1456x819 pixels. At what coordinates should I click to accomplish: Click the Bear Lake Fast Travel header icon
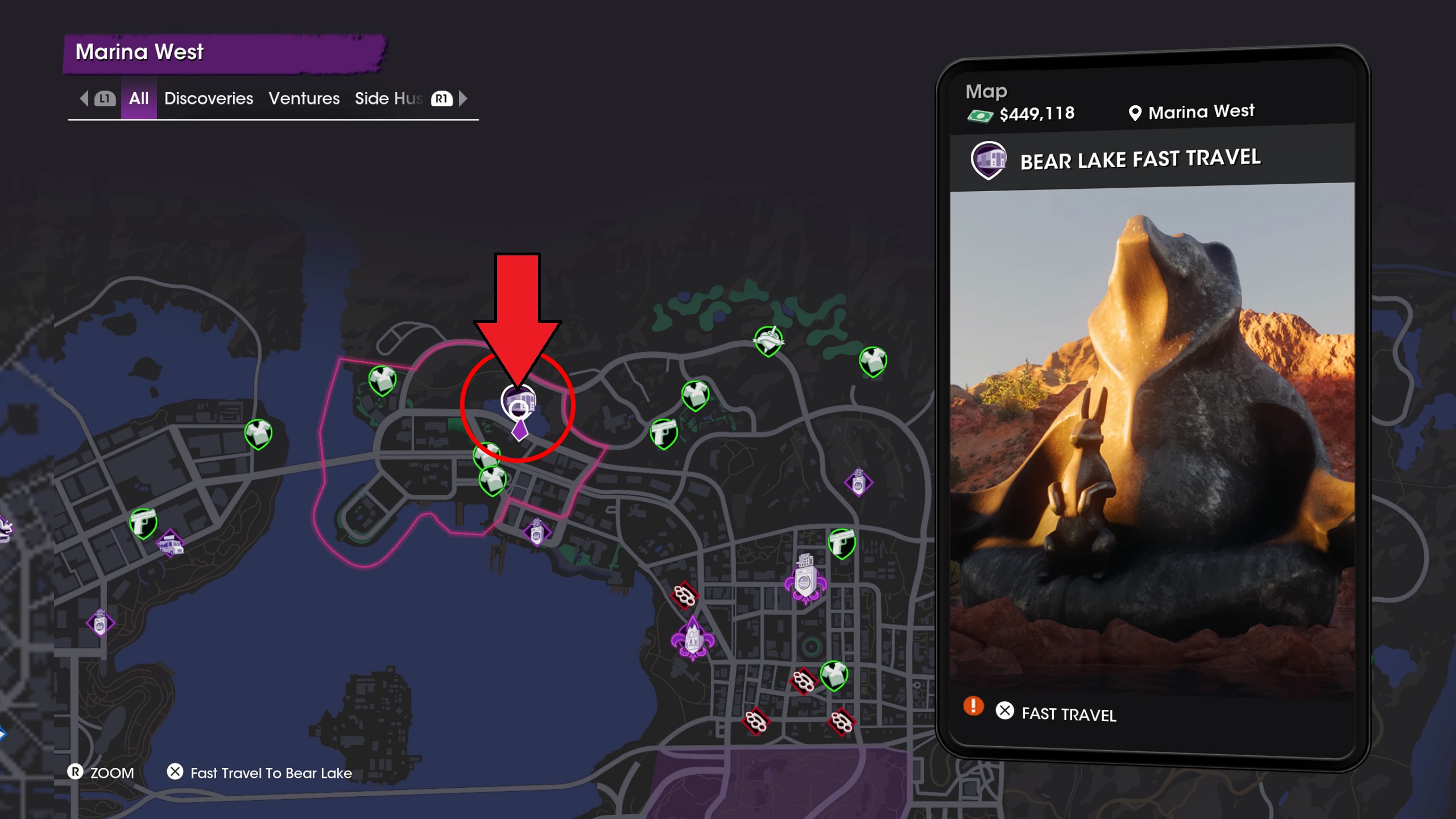[x=988, y=160]
